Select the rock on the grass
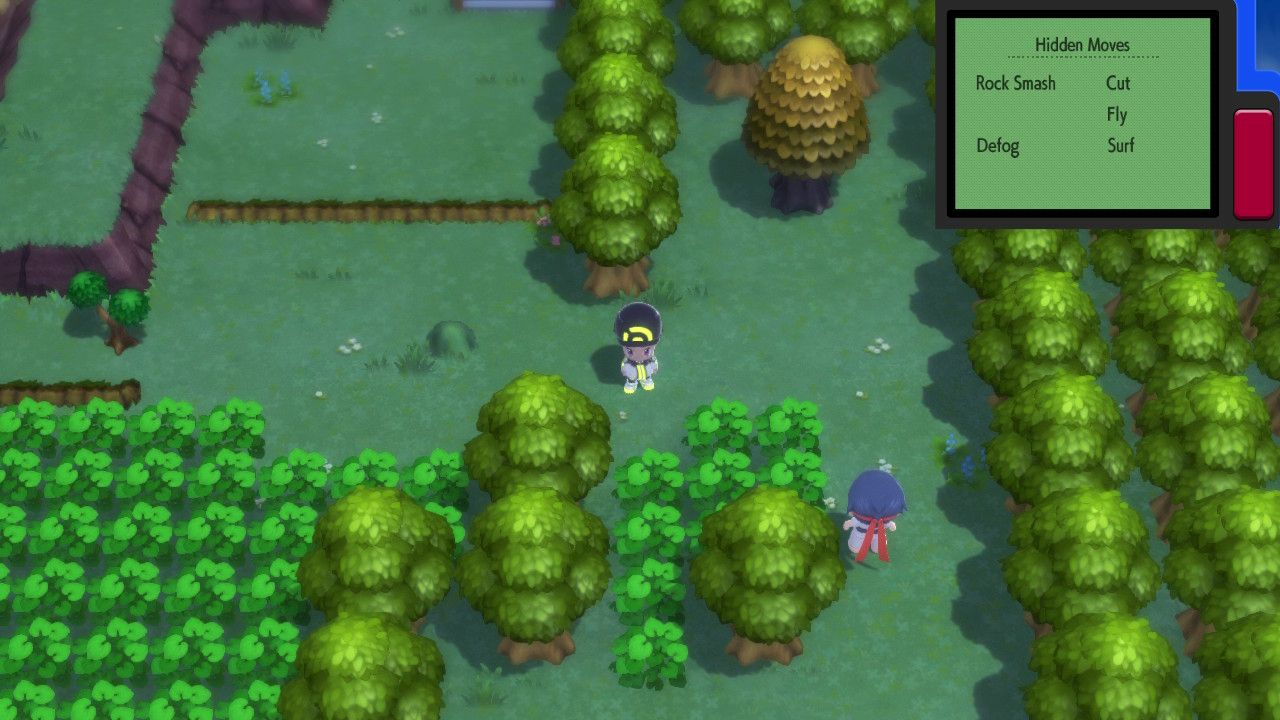 point(450,337)
